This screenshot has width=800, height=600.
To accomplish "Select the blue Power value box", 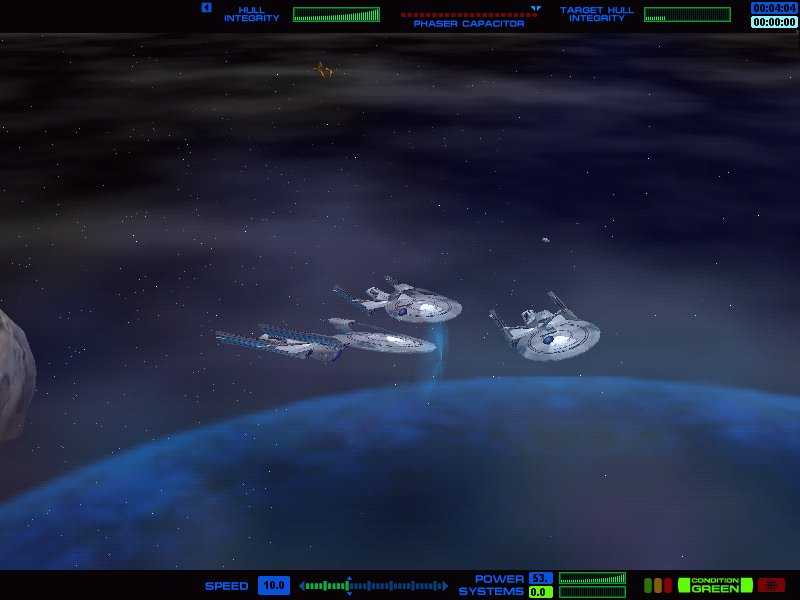I will 541,579.
